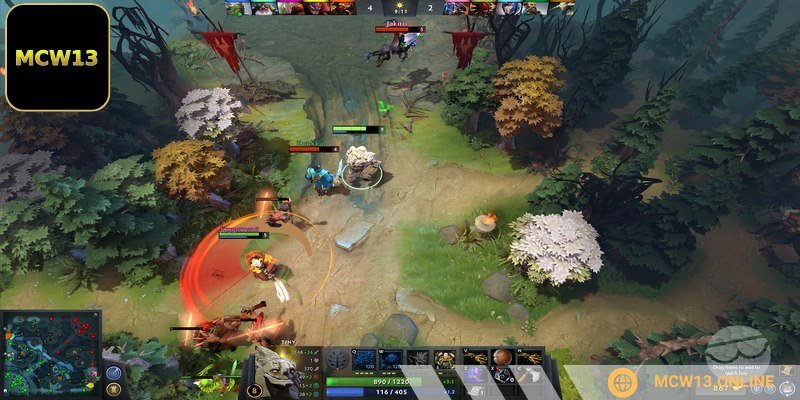Click the MCW13 logo overlay
Viewport: 800px width, 400px height.
[x=57, y=57]
